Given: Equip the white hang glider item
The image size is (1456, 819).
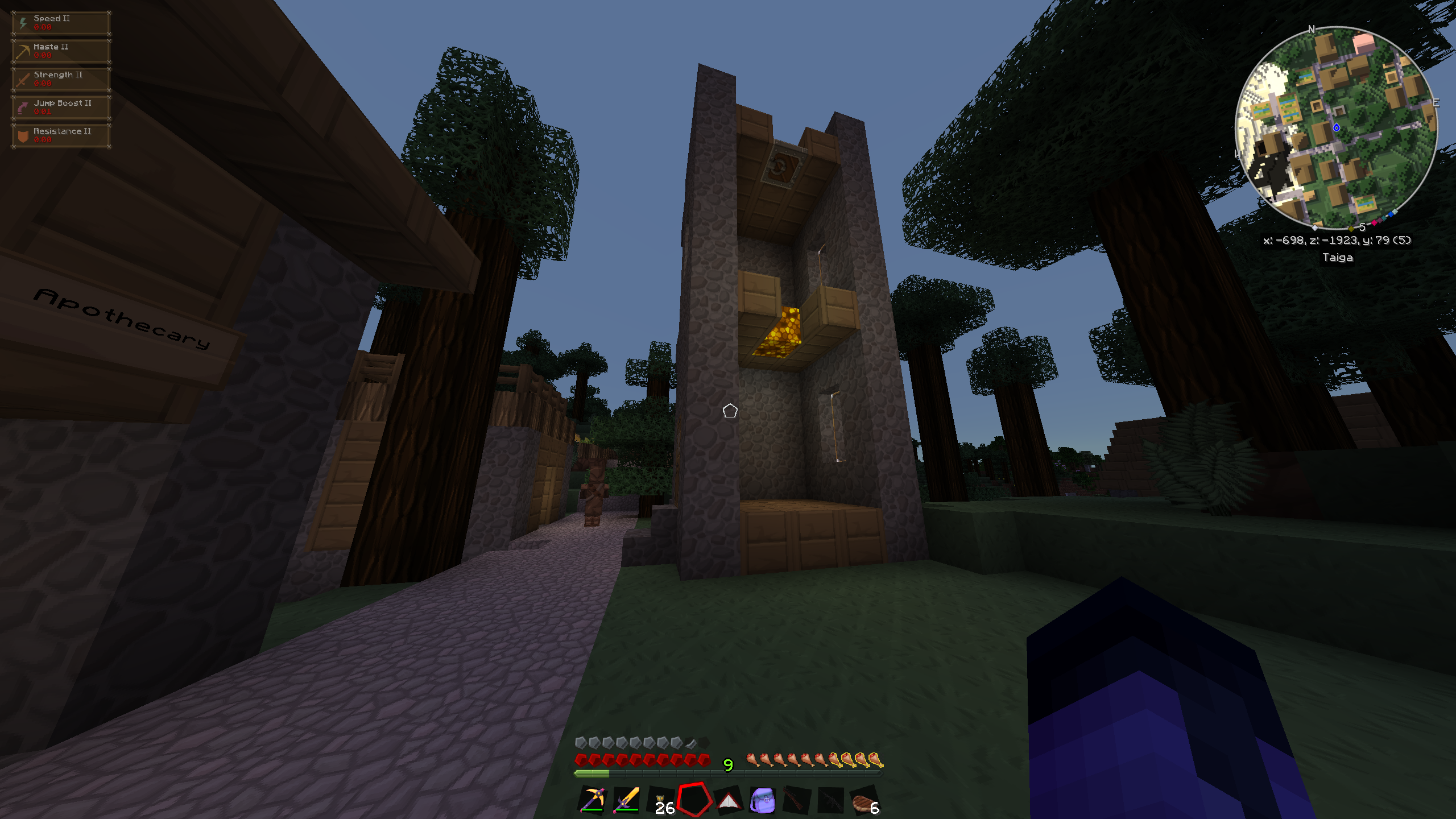Looking at the screenshot, I should [x=729, y=801].
